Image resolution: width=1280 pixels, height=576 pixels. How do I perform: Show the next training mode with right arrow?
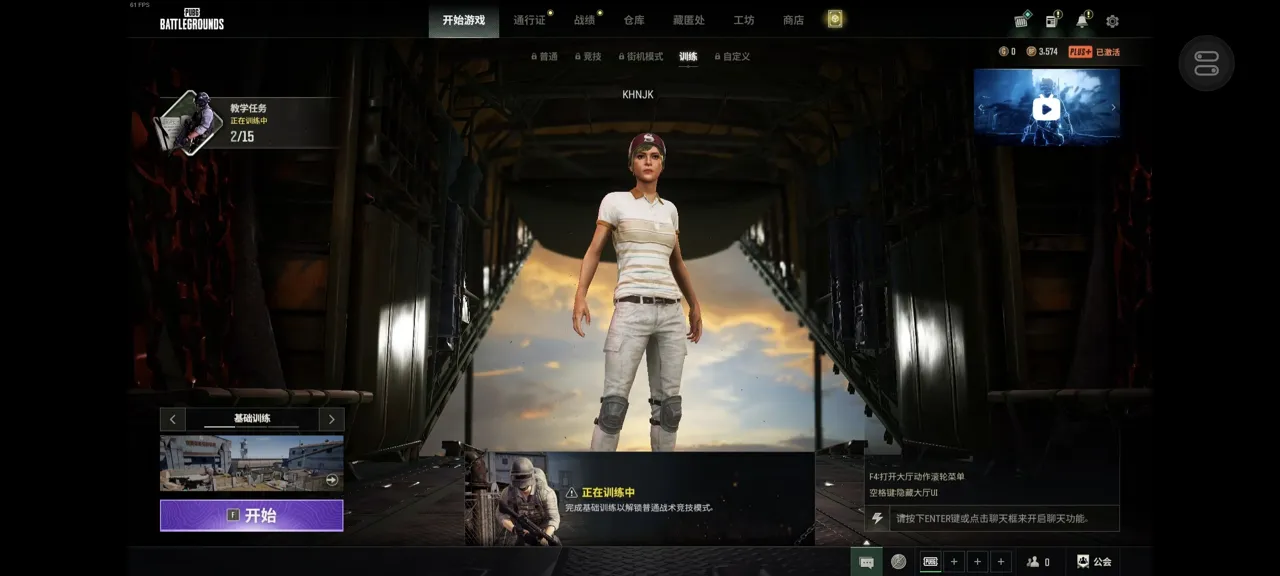[331, 419]
